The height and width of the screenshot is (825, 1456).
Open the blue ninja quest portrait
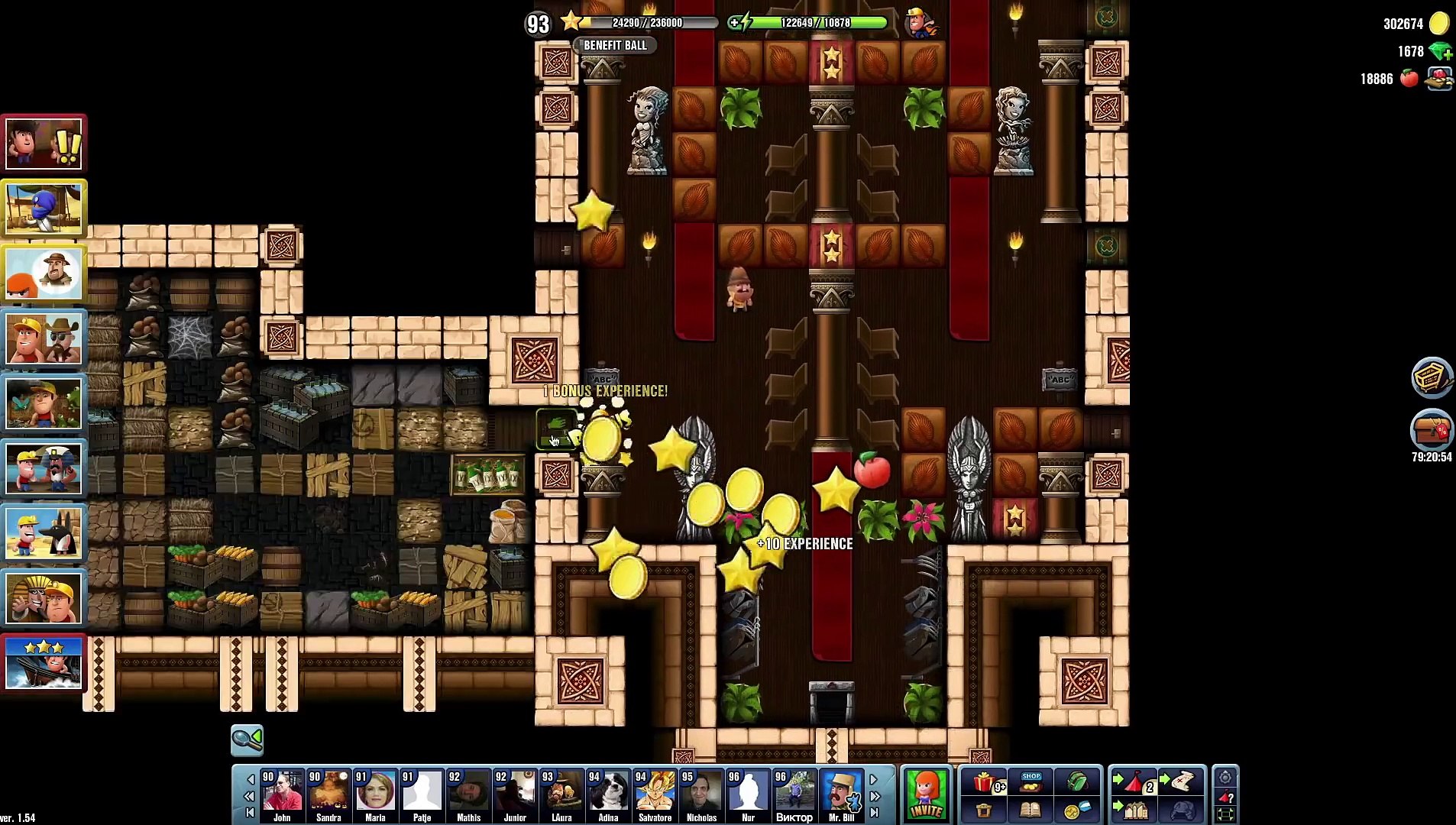pos(44,209)
